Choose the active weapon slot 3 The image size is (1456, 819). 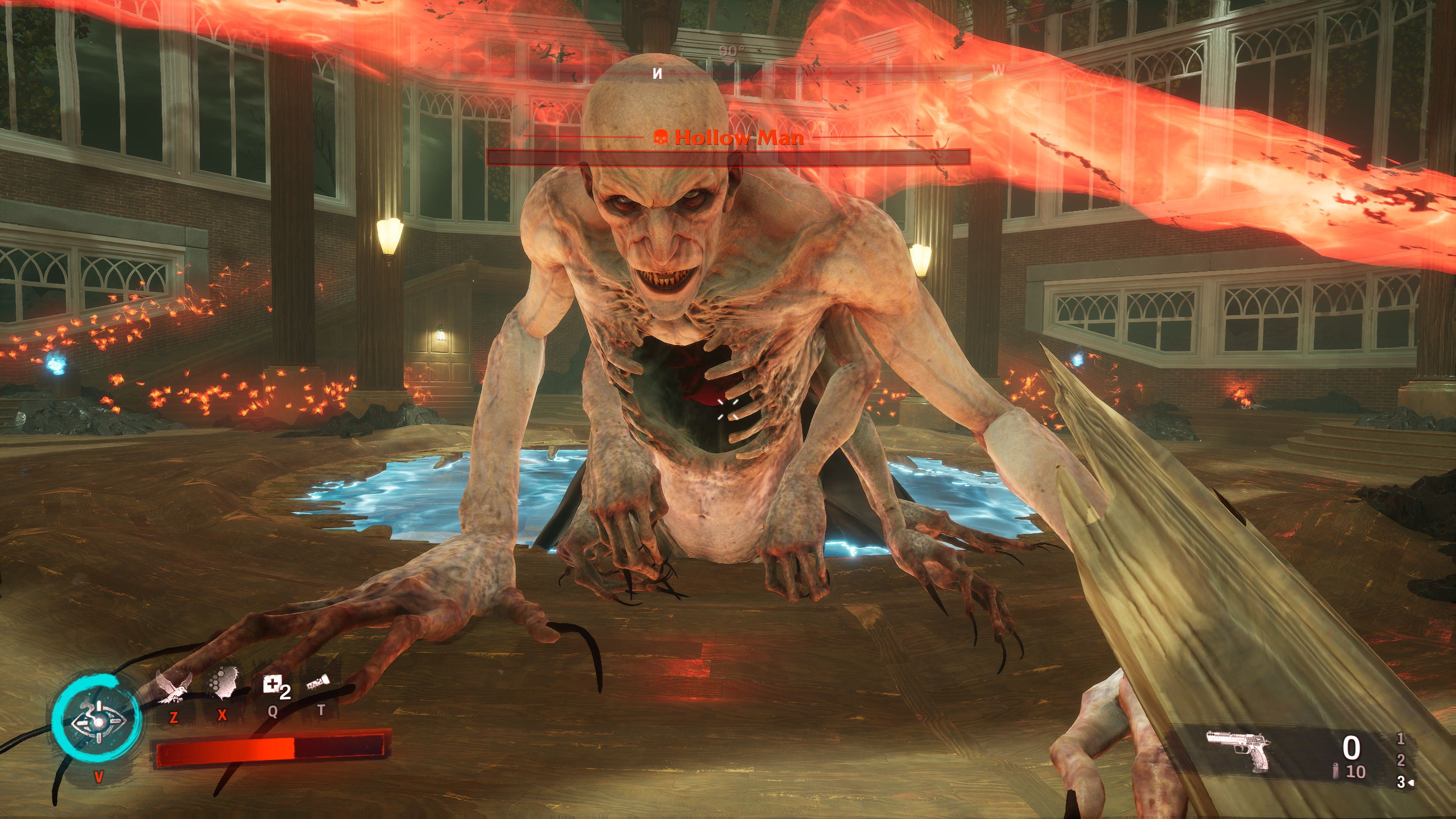pos(1401,782)
